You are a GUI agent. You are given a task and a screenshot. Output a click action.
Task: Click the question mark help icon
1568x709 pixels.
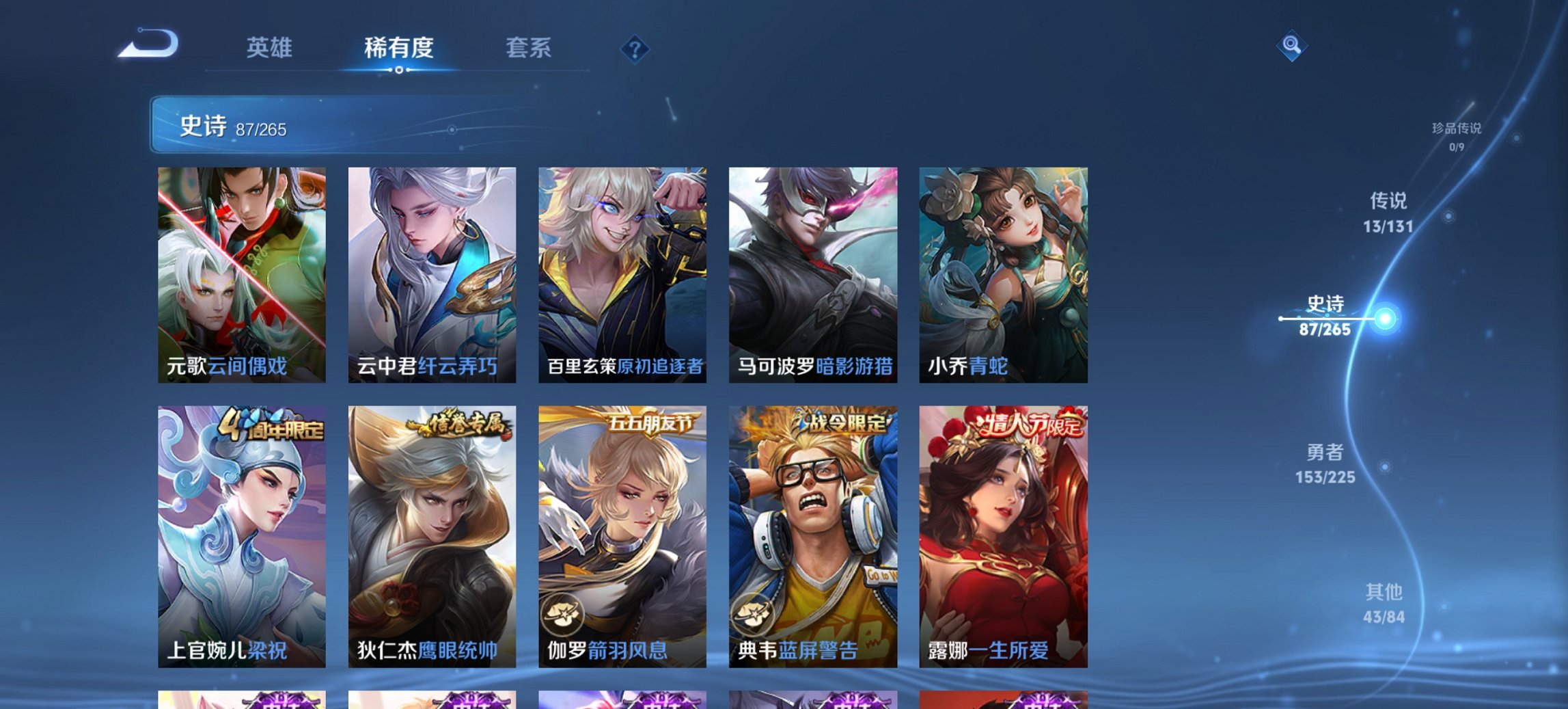[x=635, y=49]
